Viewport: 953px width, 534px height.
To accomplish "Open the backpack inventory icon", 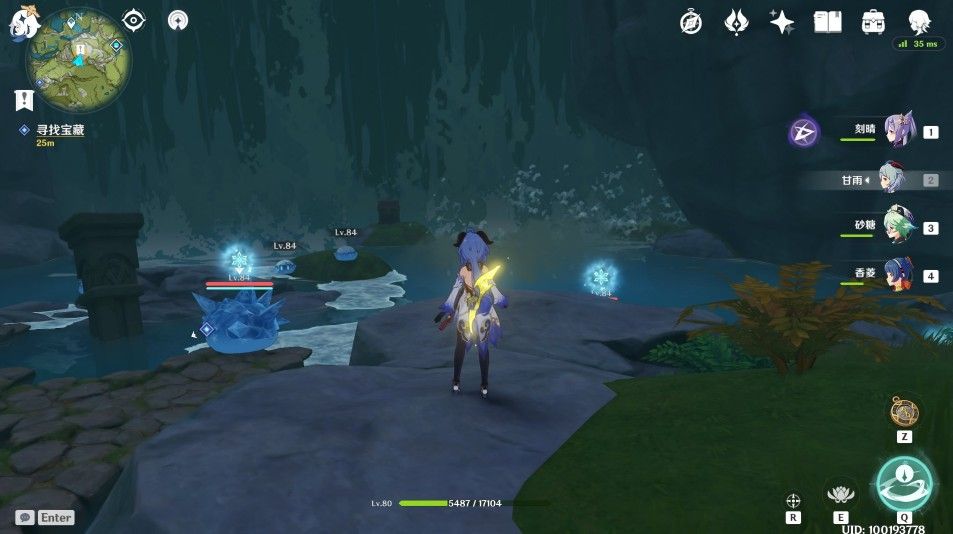I will 873,22.
